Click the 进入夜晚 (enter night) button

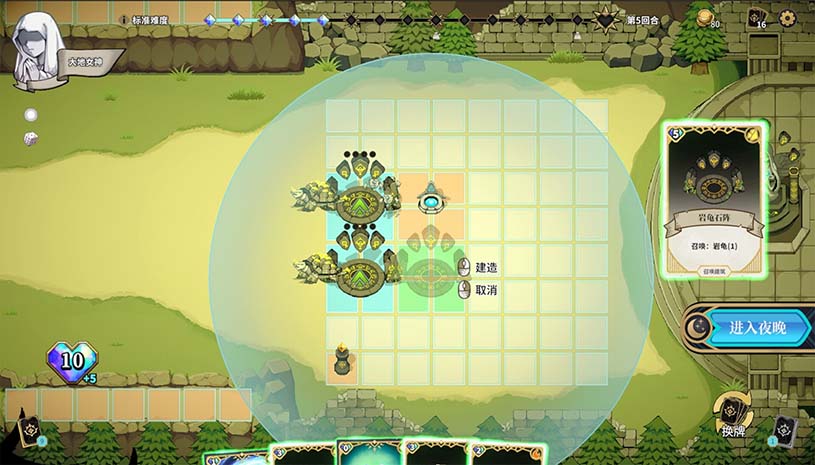pos(756,328)
